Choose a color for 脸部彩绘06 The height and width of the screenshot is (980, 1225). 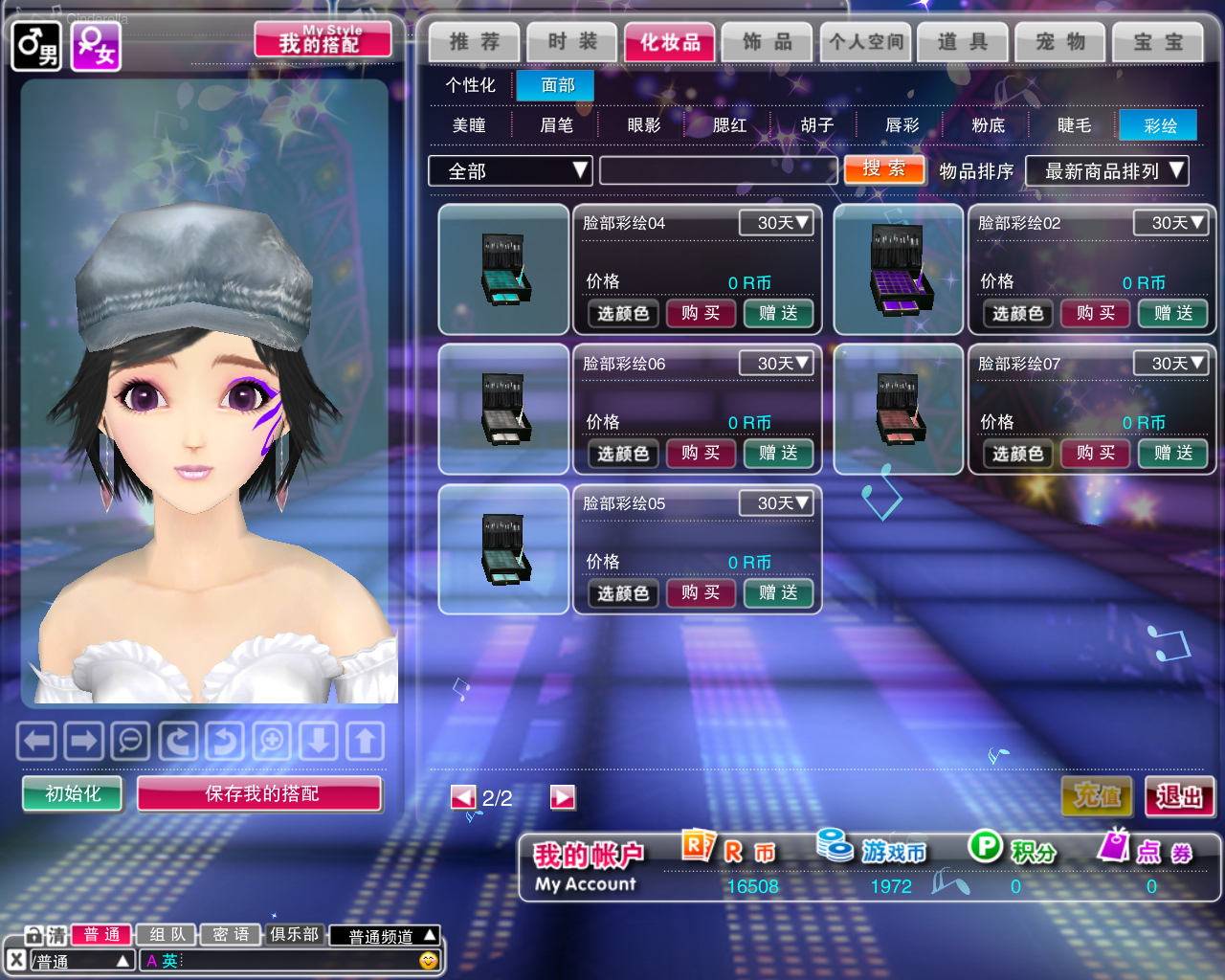pos(623,454)
